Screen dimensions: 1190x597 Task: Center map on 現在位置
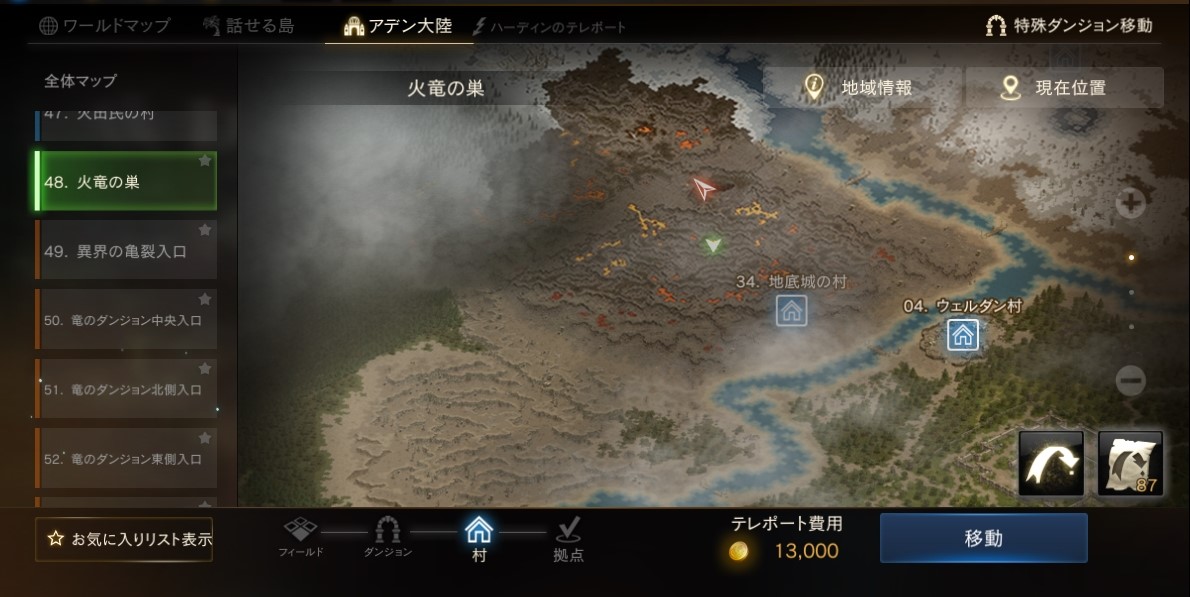click(x=1064, y=88)
